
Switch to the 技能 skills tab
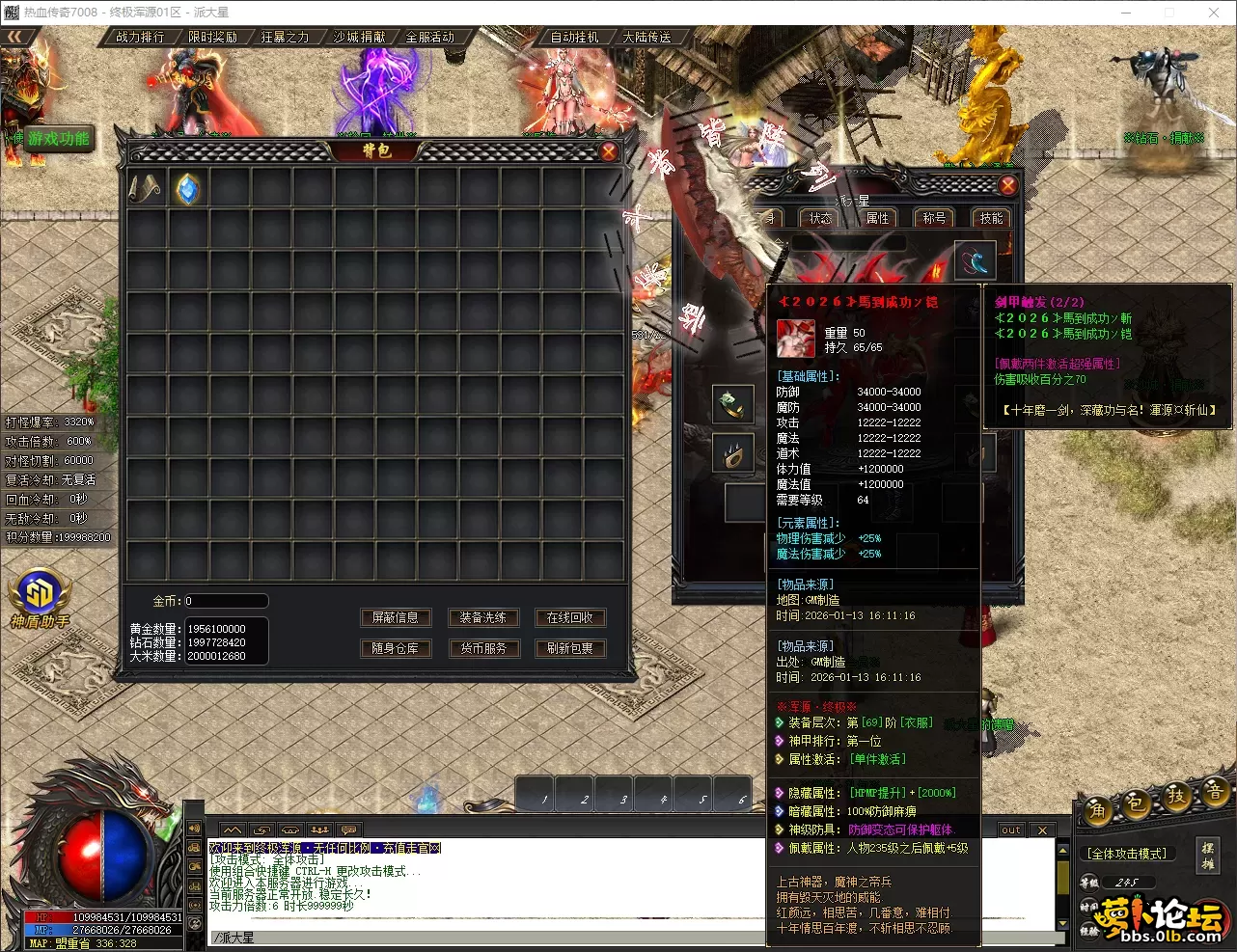coord(991,218)
